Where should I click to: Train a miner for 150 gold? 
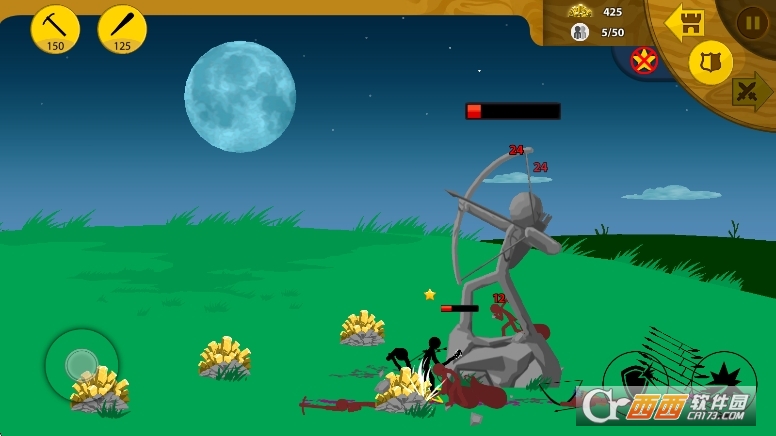pyautogui.click(x=55, y=29)
